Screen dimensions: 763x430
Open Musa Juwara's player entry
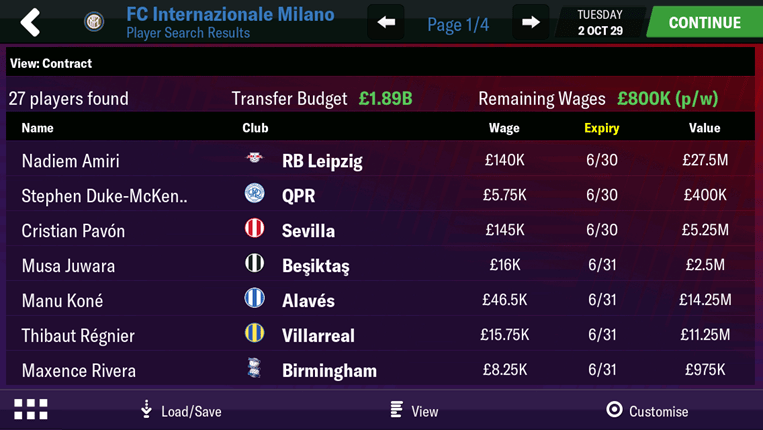[68, 266]
